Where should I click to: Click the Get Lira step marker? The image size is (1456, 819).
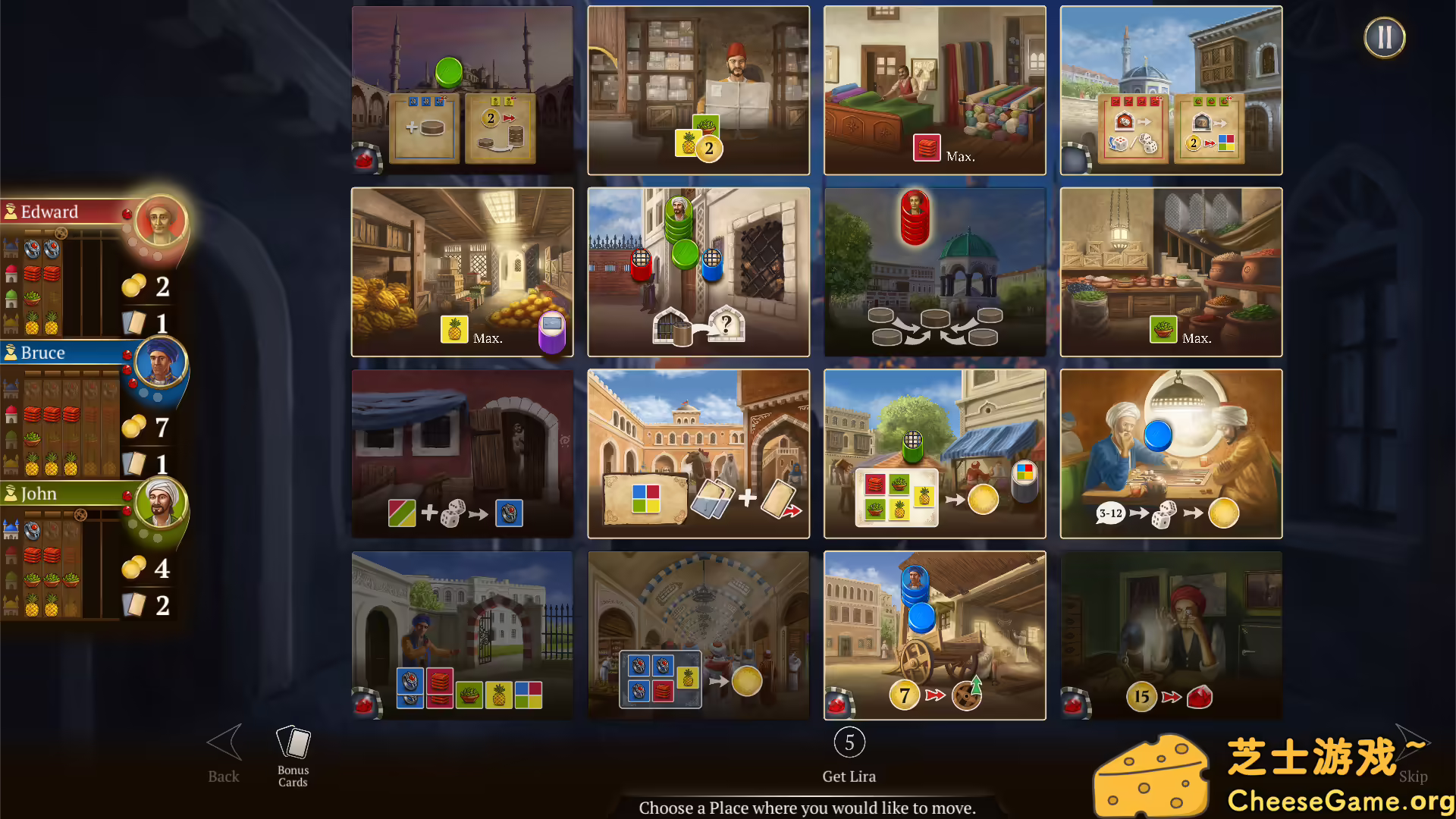point(849,743)
